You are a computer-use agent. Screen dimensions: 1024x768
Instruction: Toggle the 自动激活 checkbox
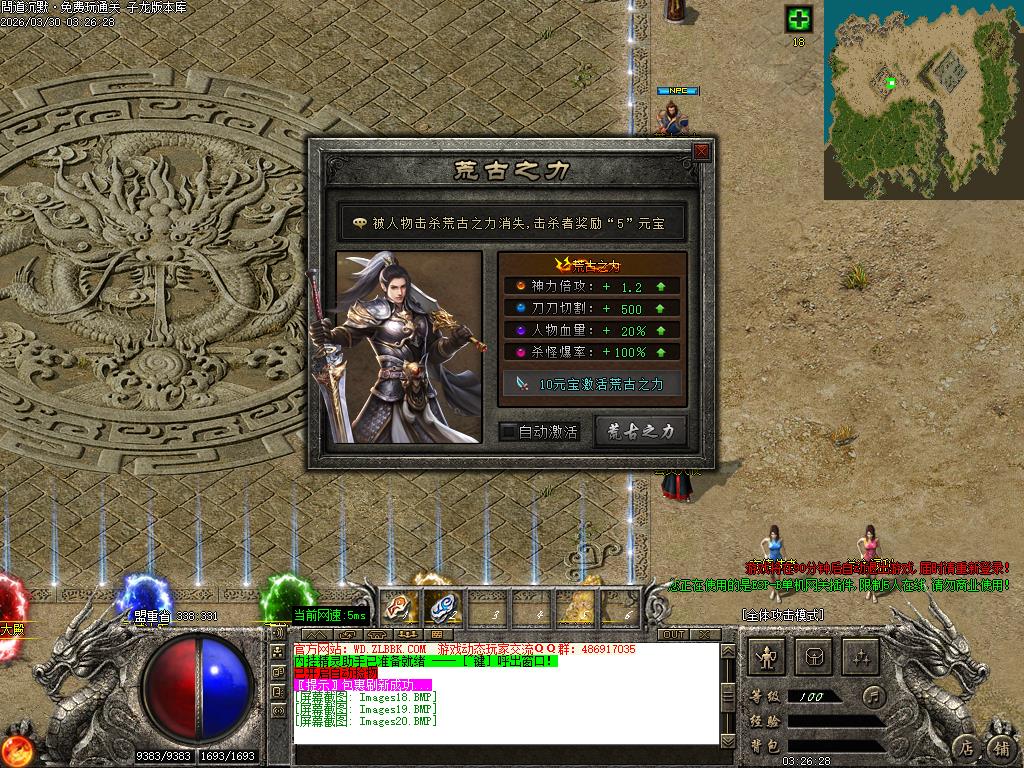click(x=509, y=432)
